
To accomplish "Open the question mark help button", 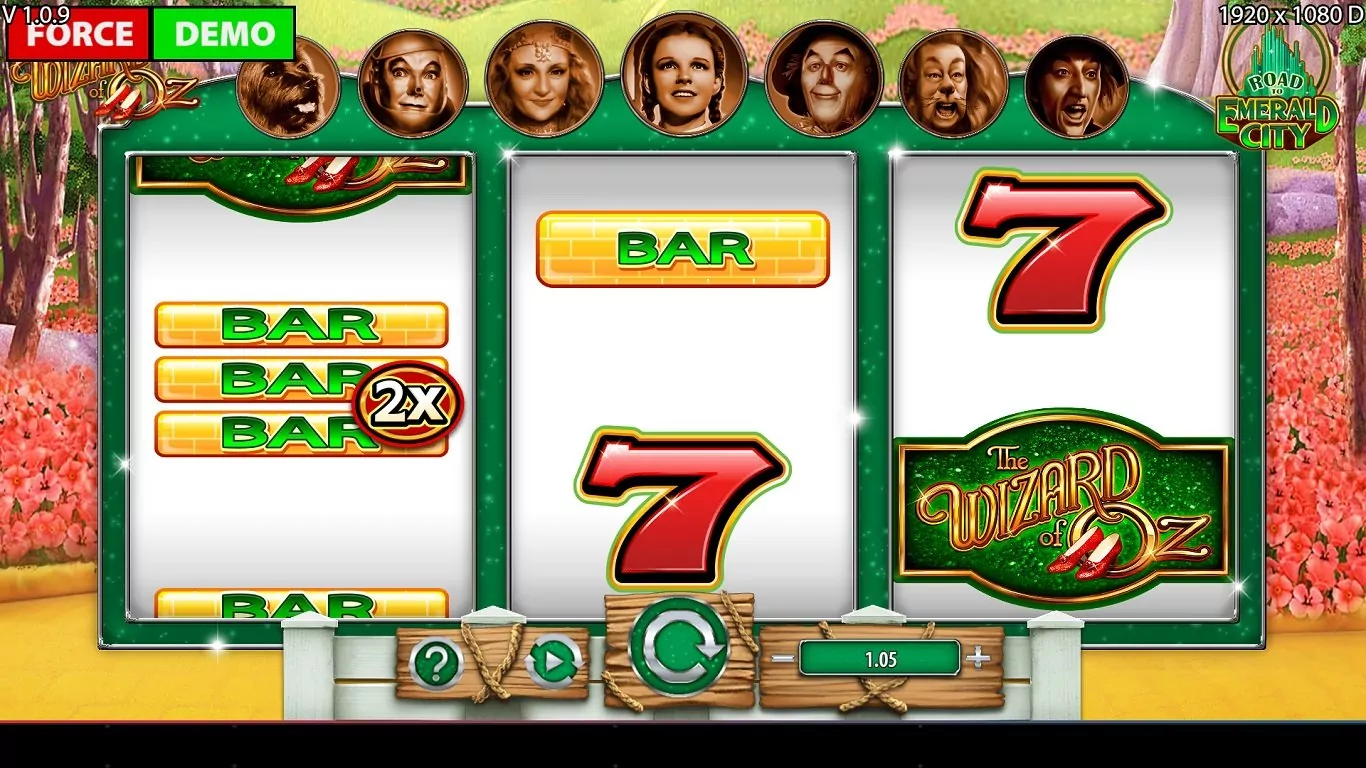I will tap(436, 663).
